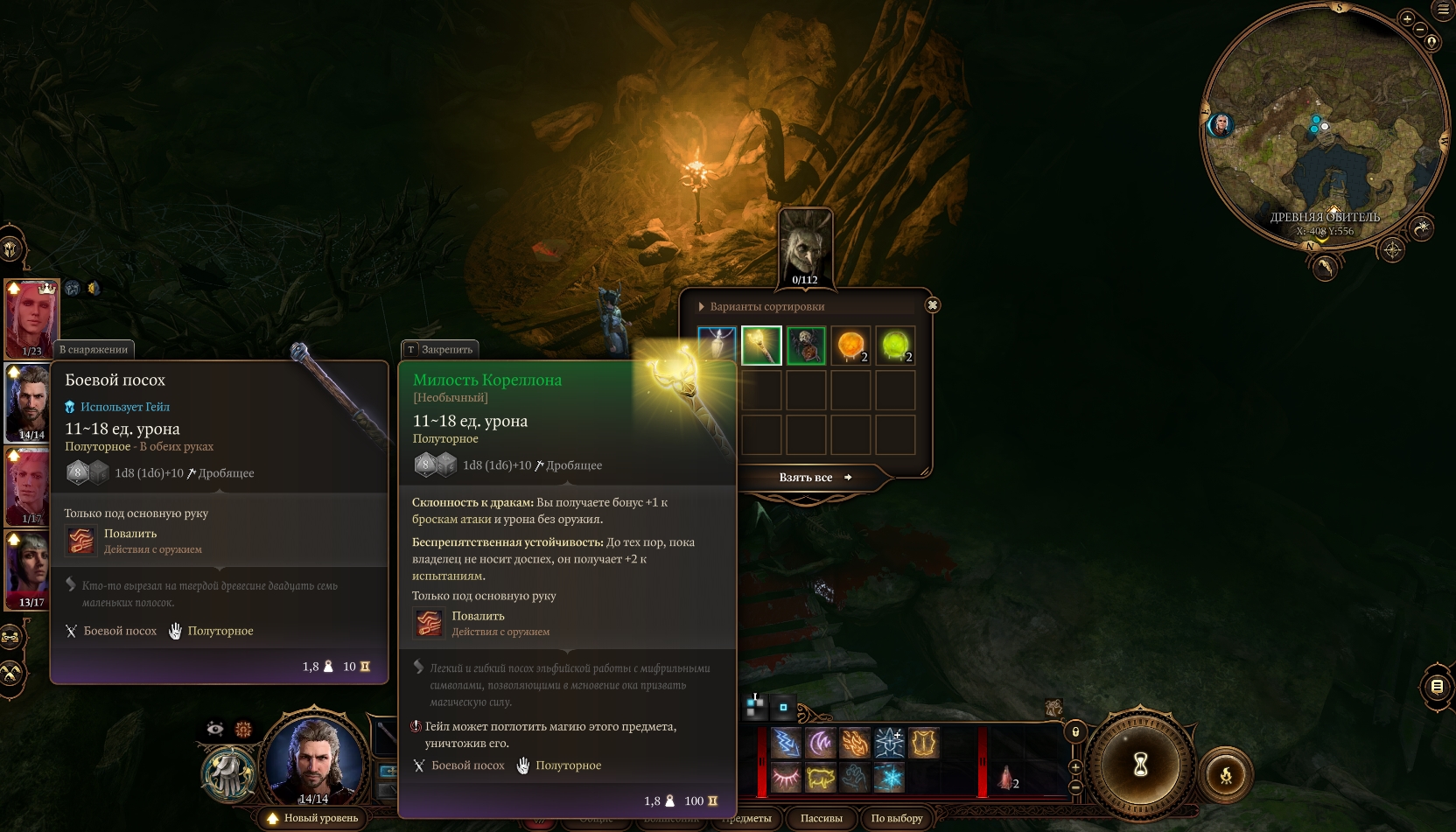Zoom out the minimap with minus button
Screen dimensions: 1456x832
[x=1420, y=30]
